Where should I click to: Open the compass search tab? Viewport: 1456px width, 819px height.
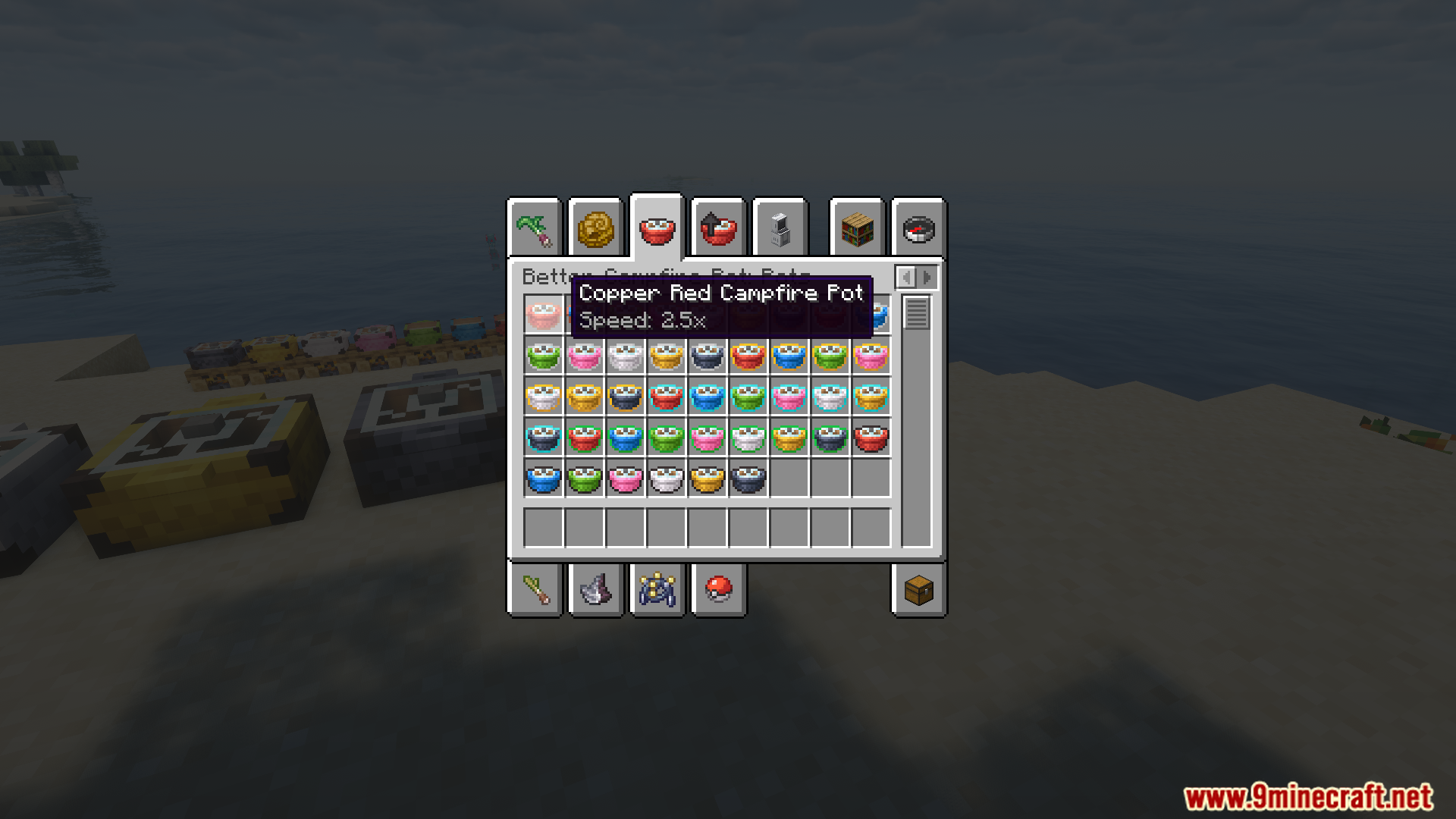point(918,227)
